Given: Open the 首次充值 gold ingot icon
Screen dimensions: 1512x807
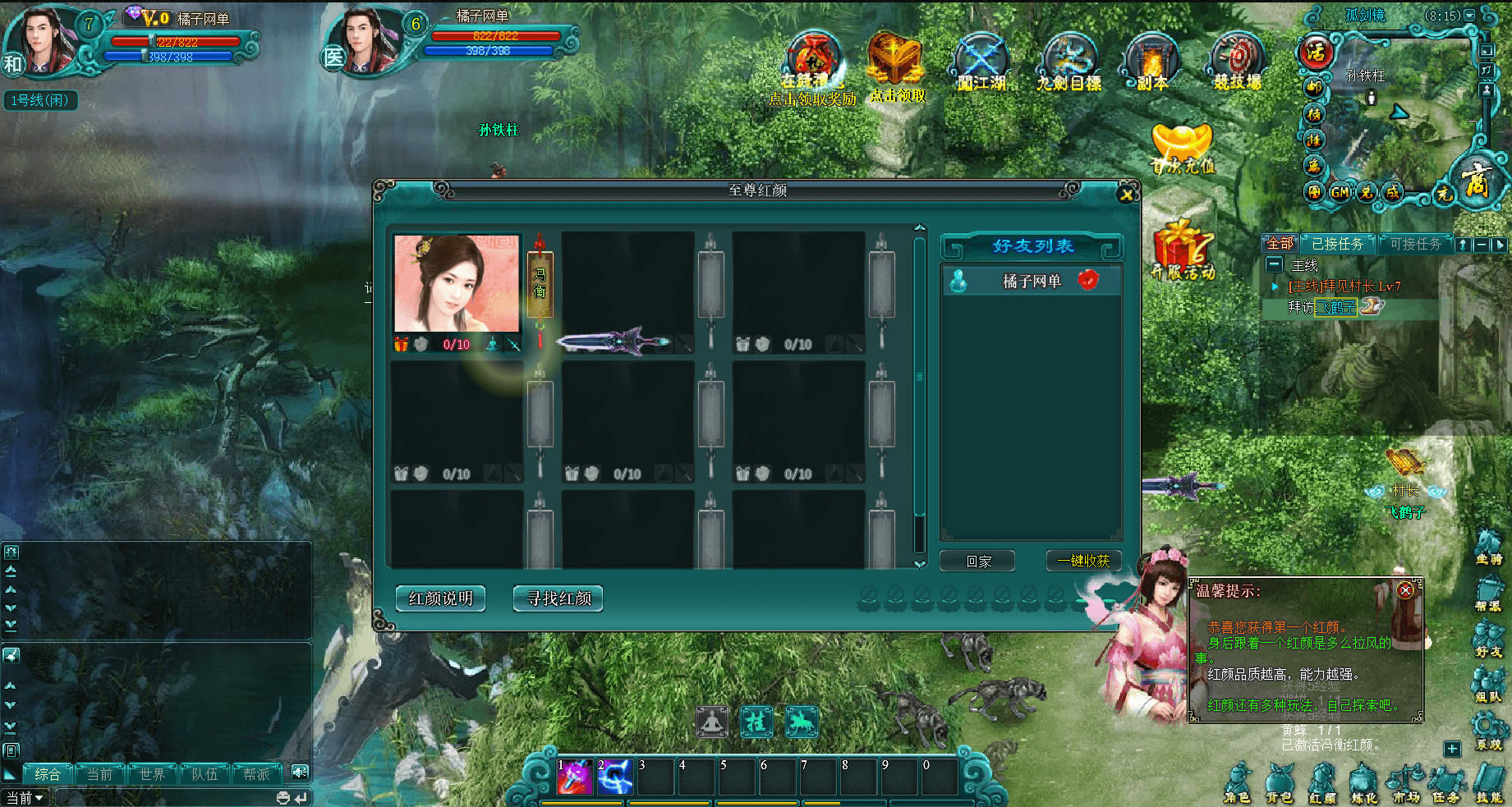Looking at the screenshot, I should (x=1181, y=148).
